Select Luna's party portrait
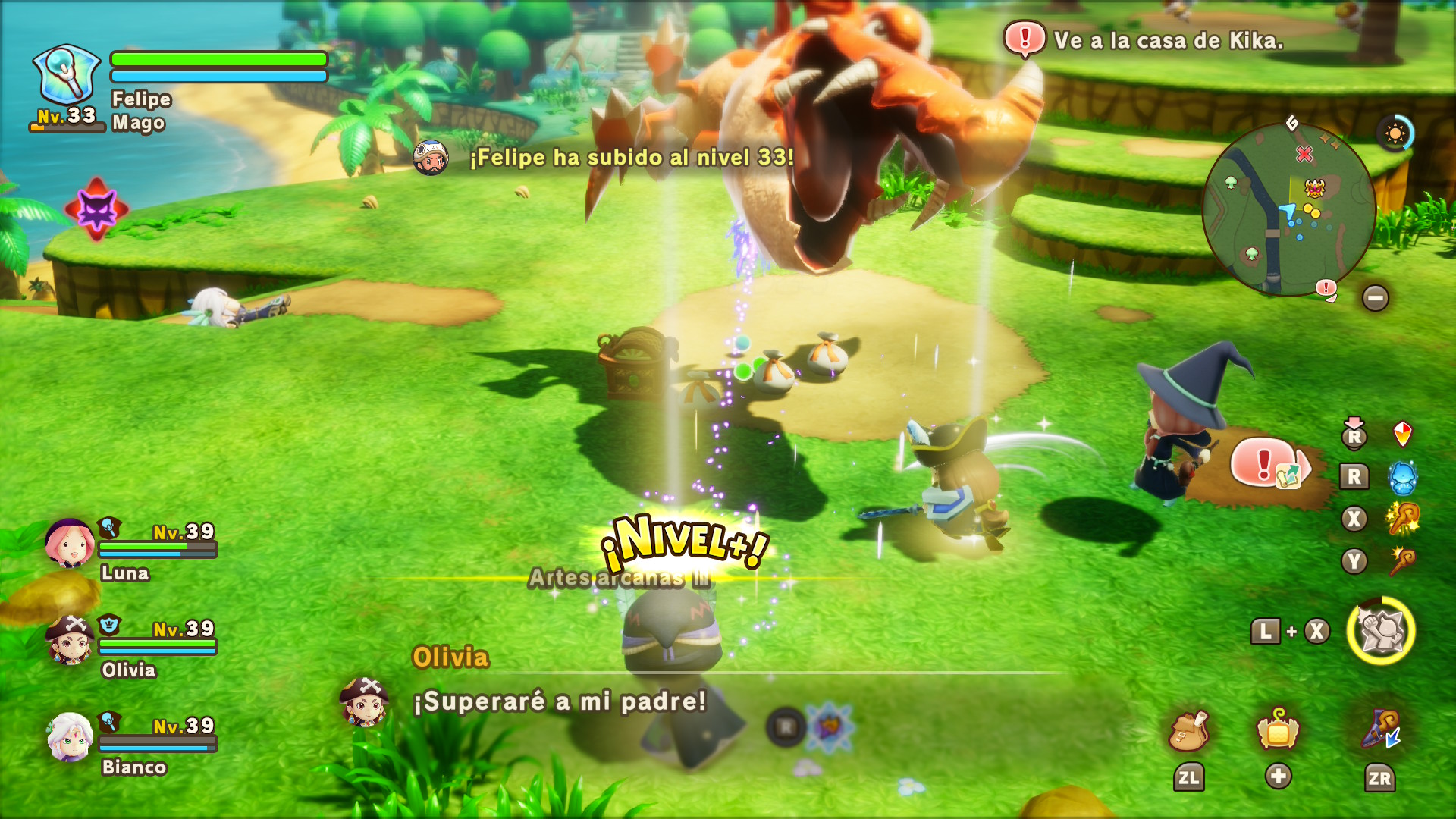The width and height of the screenshot is (1456, 819). click(69, 543)
